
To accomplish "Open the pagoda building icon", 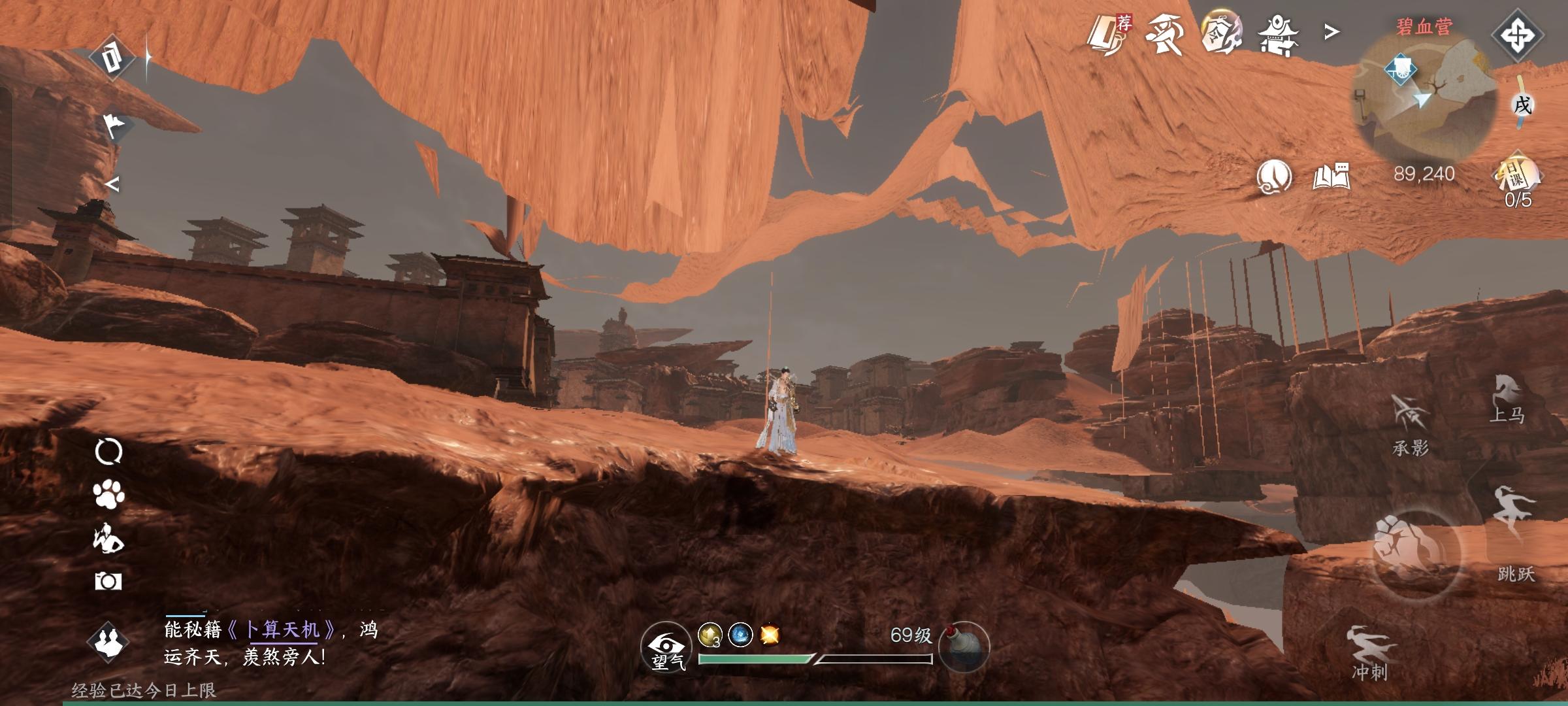I will [x=1279, y=35].
